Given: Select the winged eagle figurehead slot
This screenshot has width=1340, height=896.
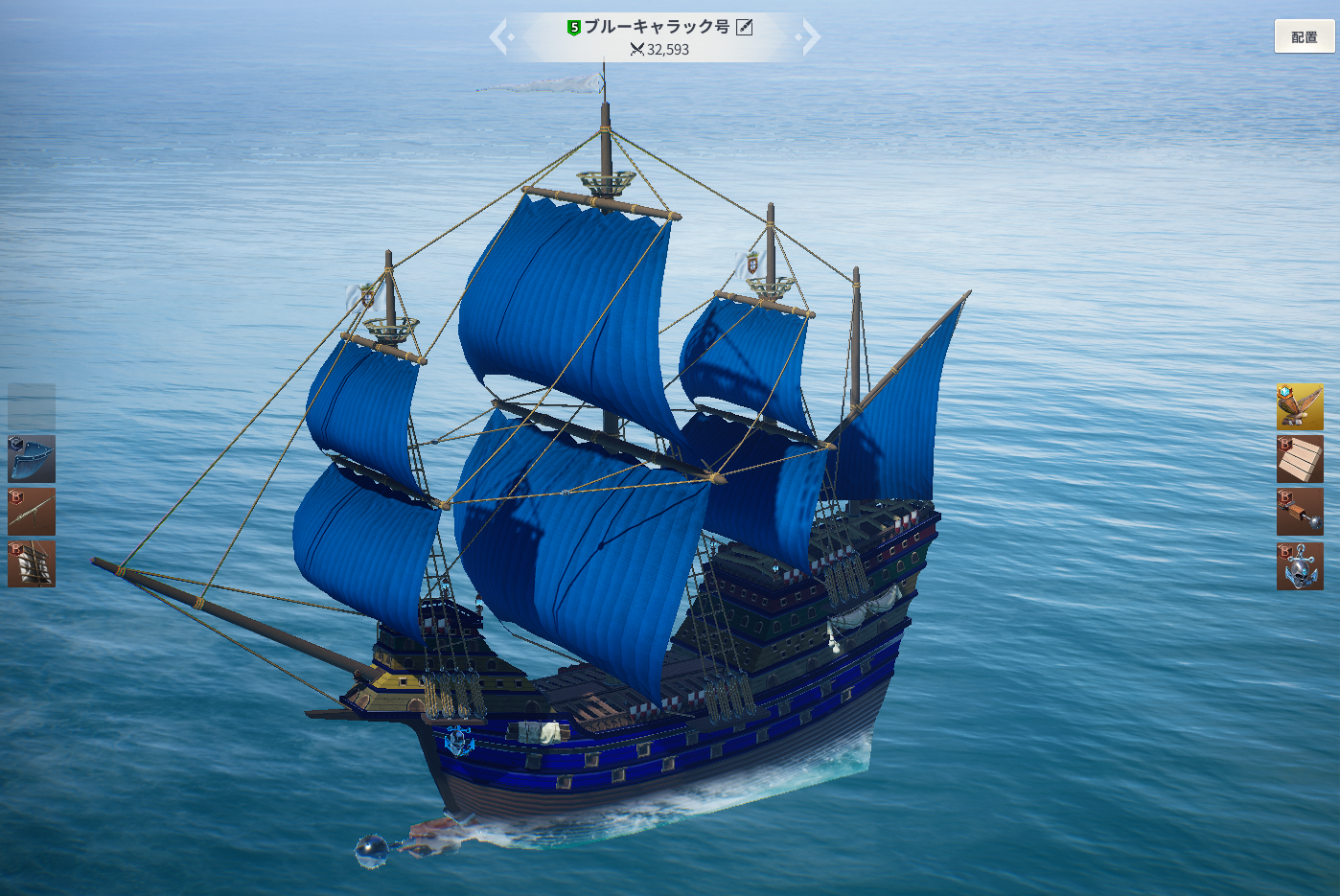Looking at the screenshot, I should click(1300, 407).
